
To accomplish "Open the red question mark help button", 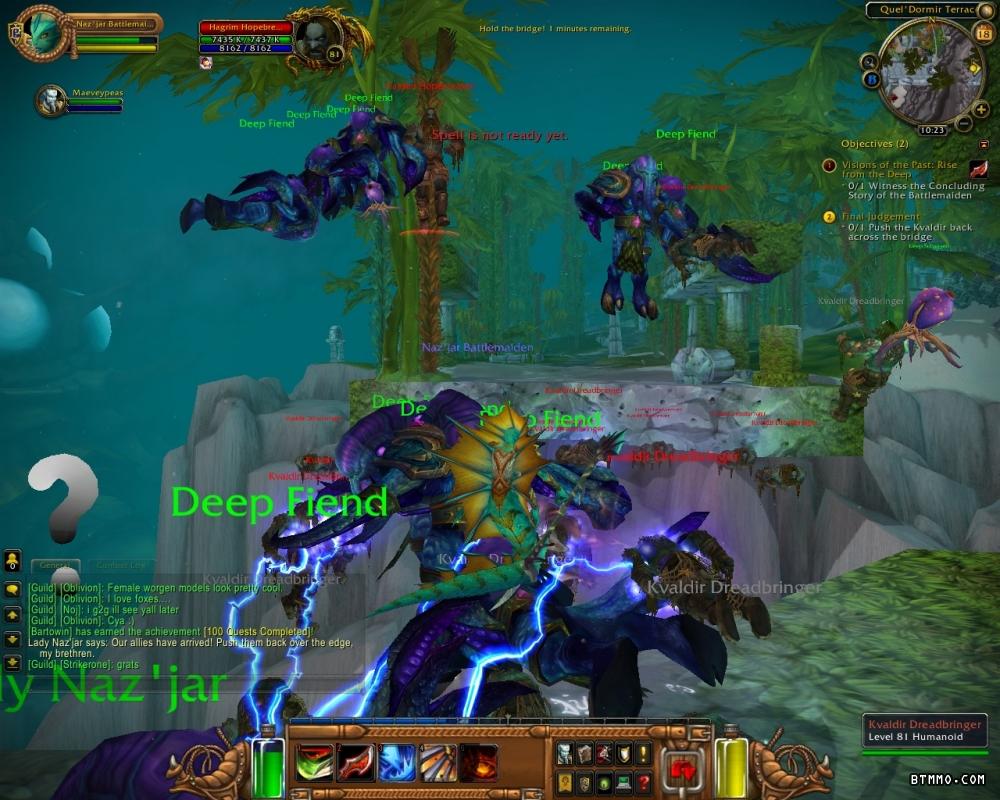I will (x=643, y=783).
